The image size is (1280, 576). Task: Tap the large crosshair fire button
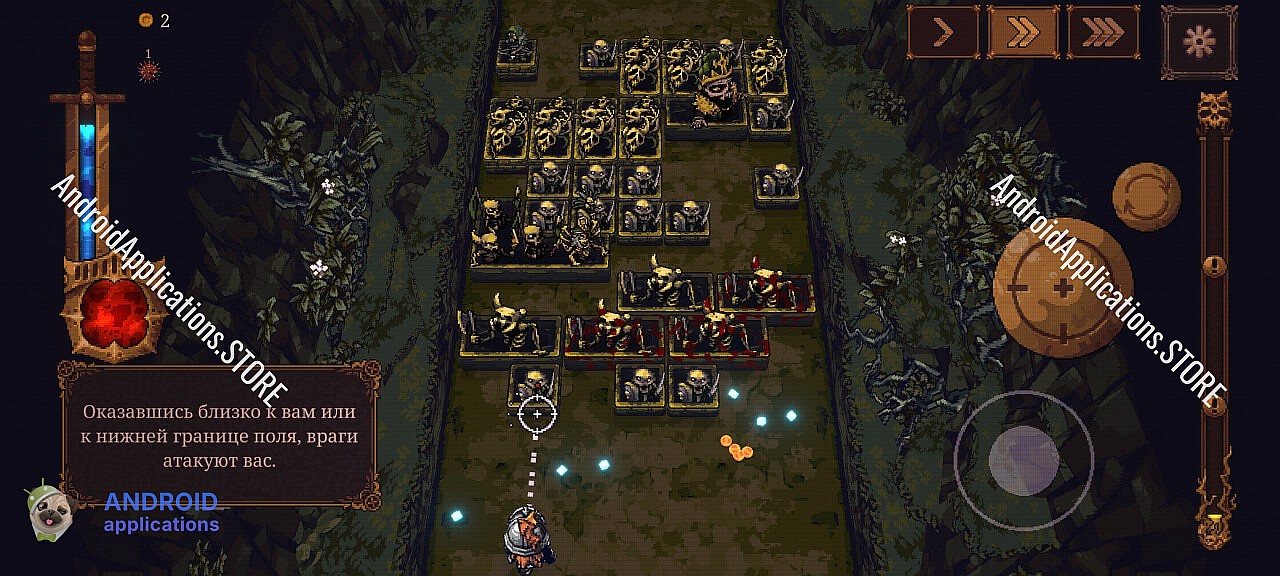click(x=1063, y=288)
